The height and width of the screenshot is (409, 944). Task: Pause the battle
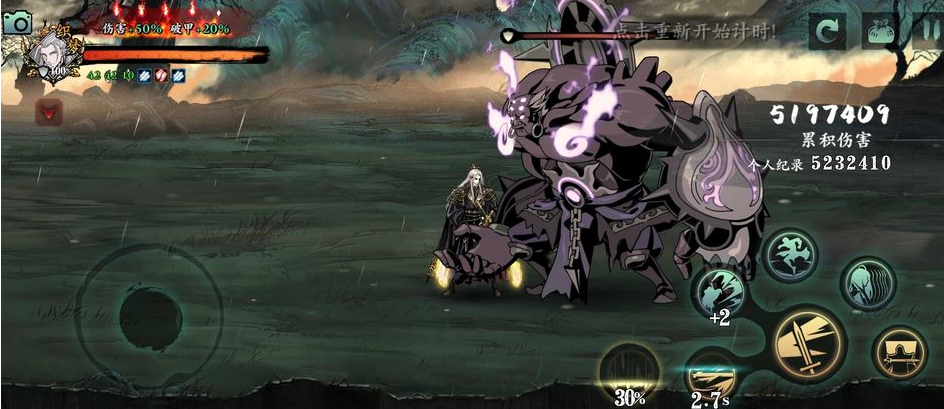928,30
